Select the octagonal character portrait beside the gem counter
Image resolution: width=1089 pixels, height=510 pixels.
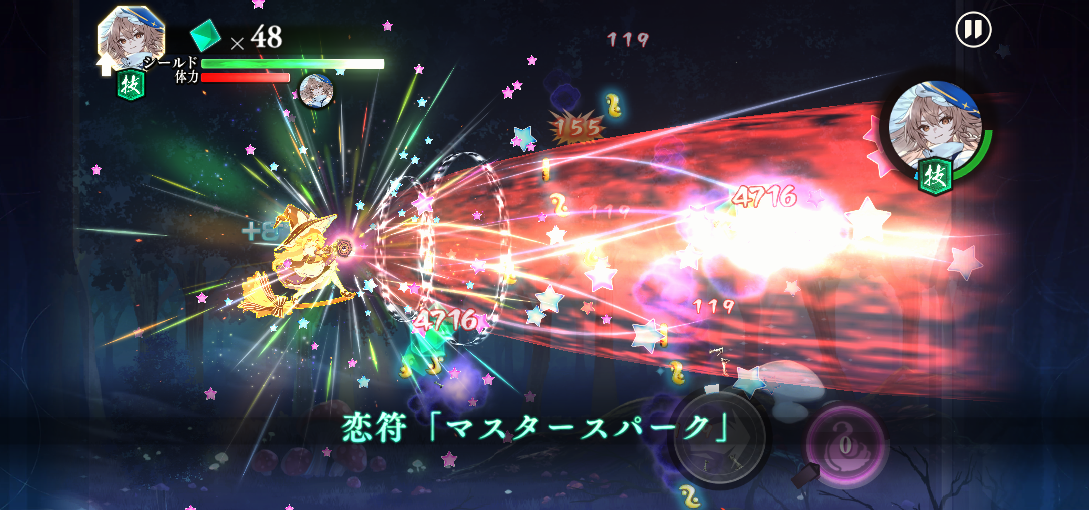click(131, 38)
